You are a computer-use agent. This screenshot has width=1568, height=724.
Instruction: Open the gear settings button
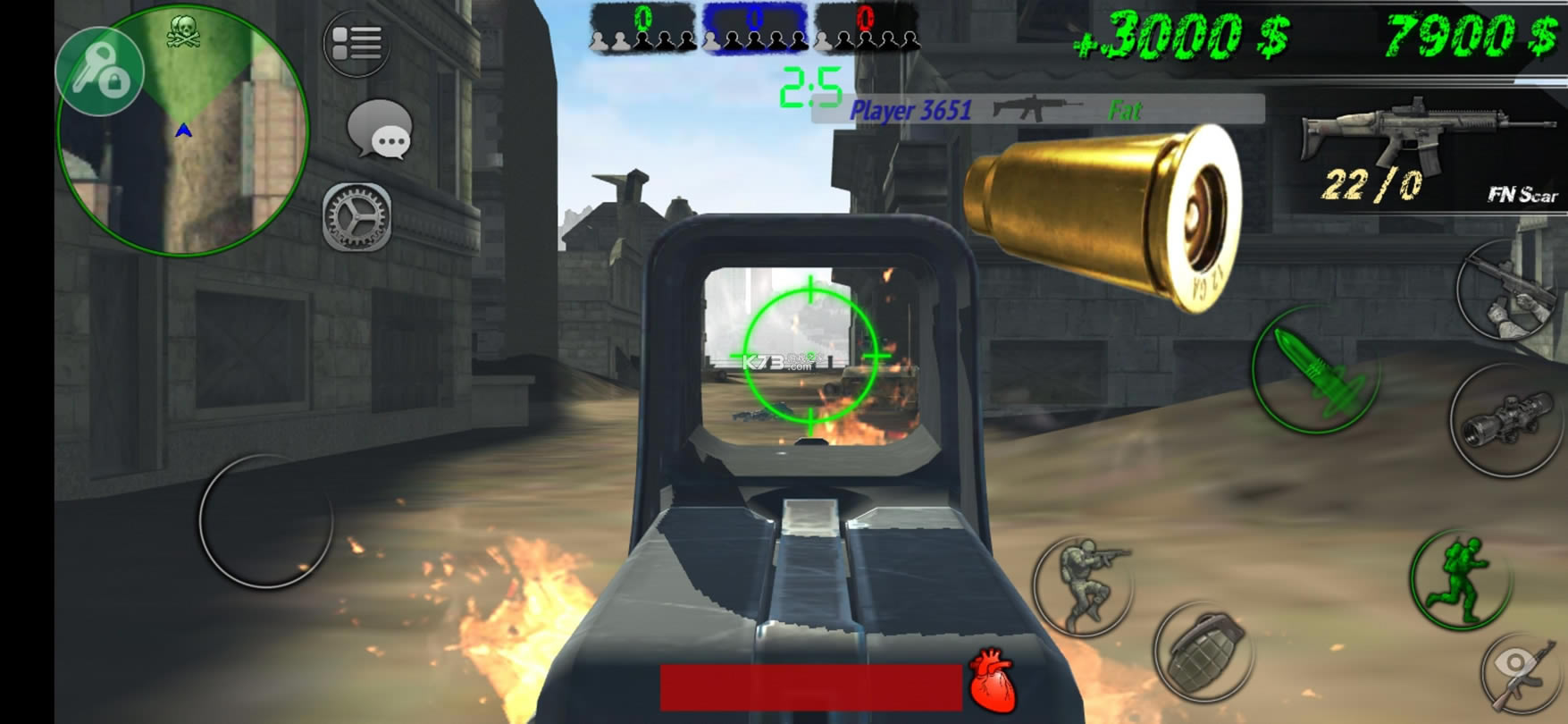tap(356, 216)
